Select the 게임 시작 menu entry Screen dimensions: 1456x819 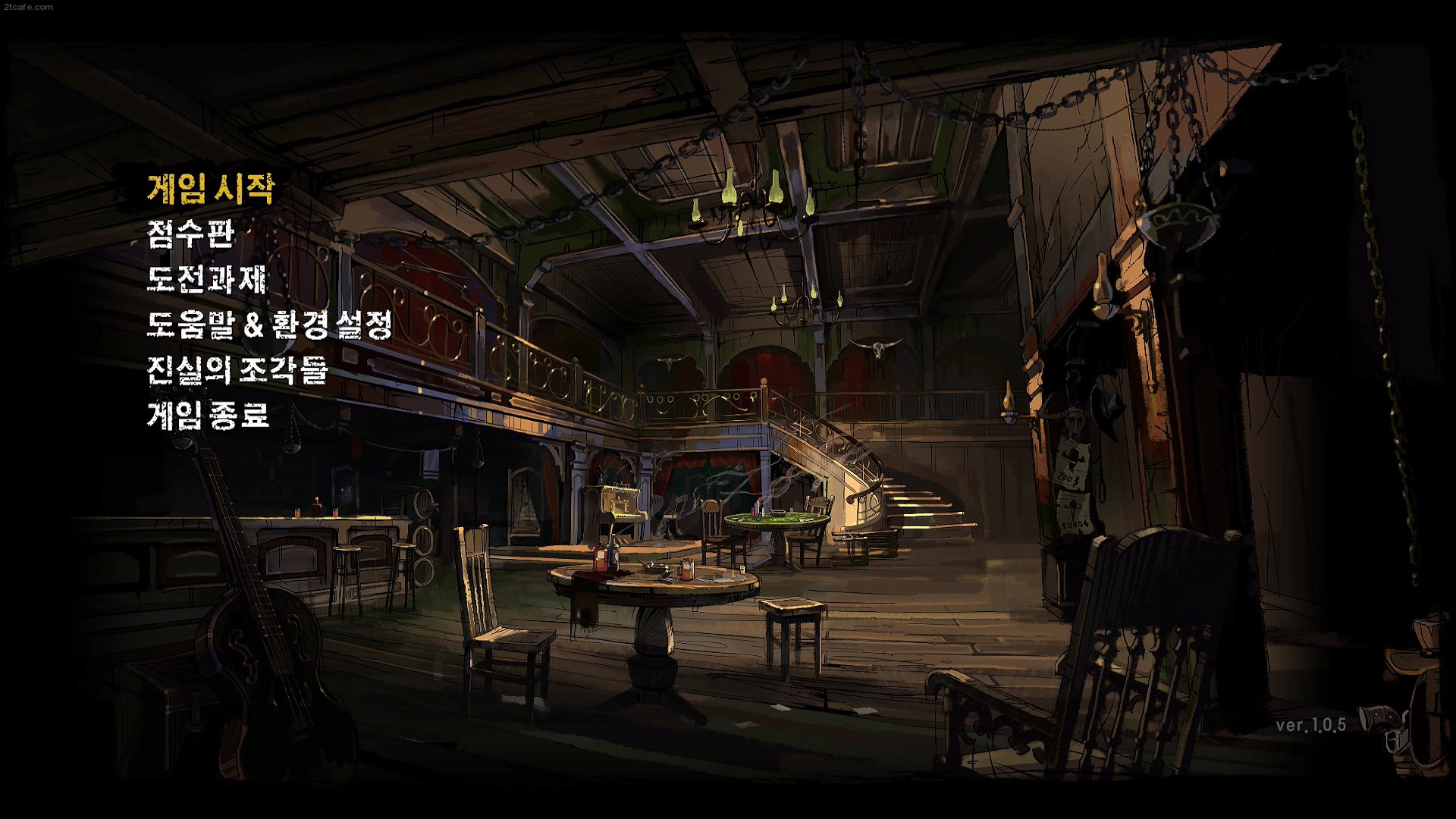tap(210, 188)
